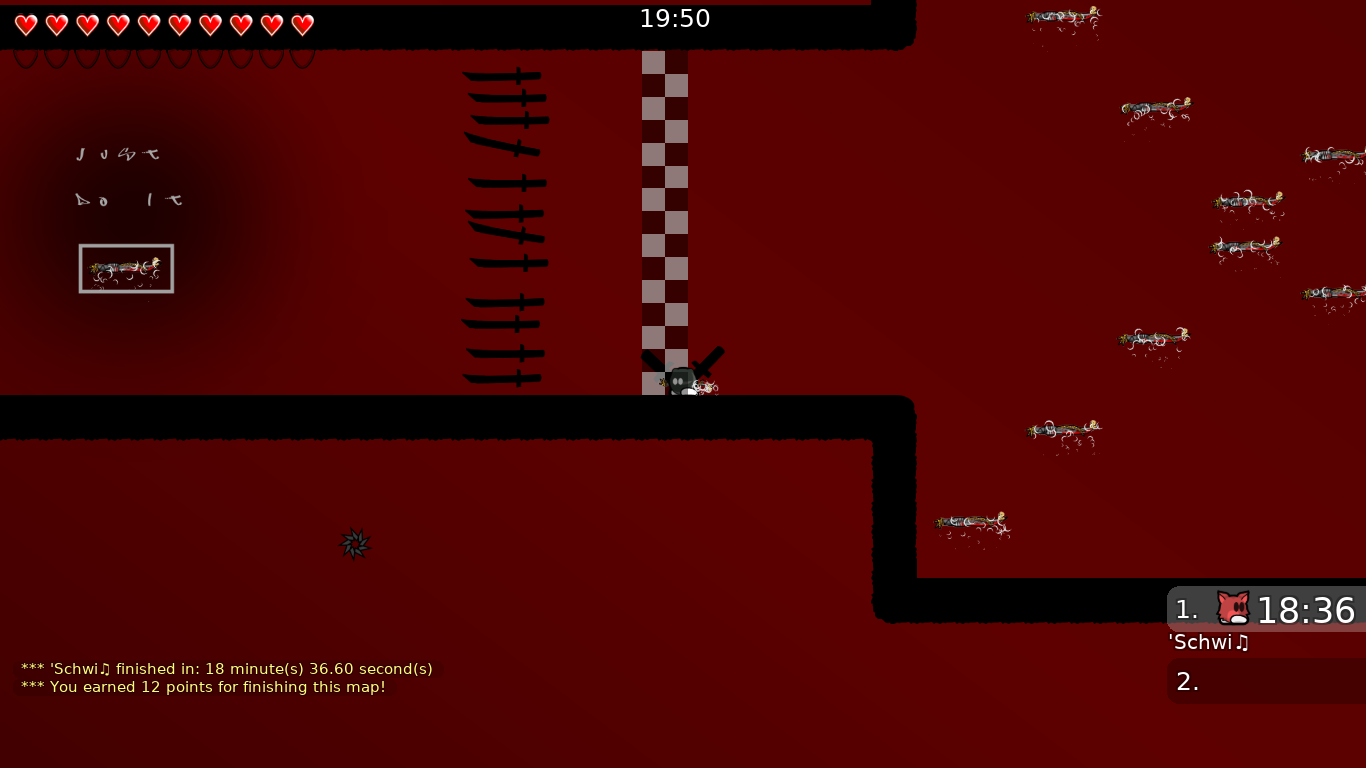Open details for player 'Schwi♫

tap(1208, 643)
